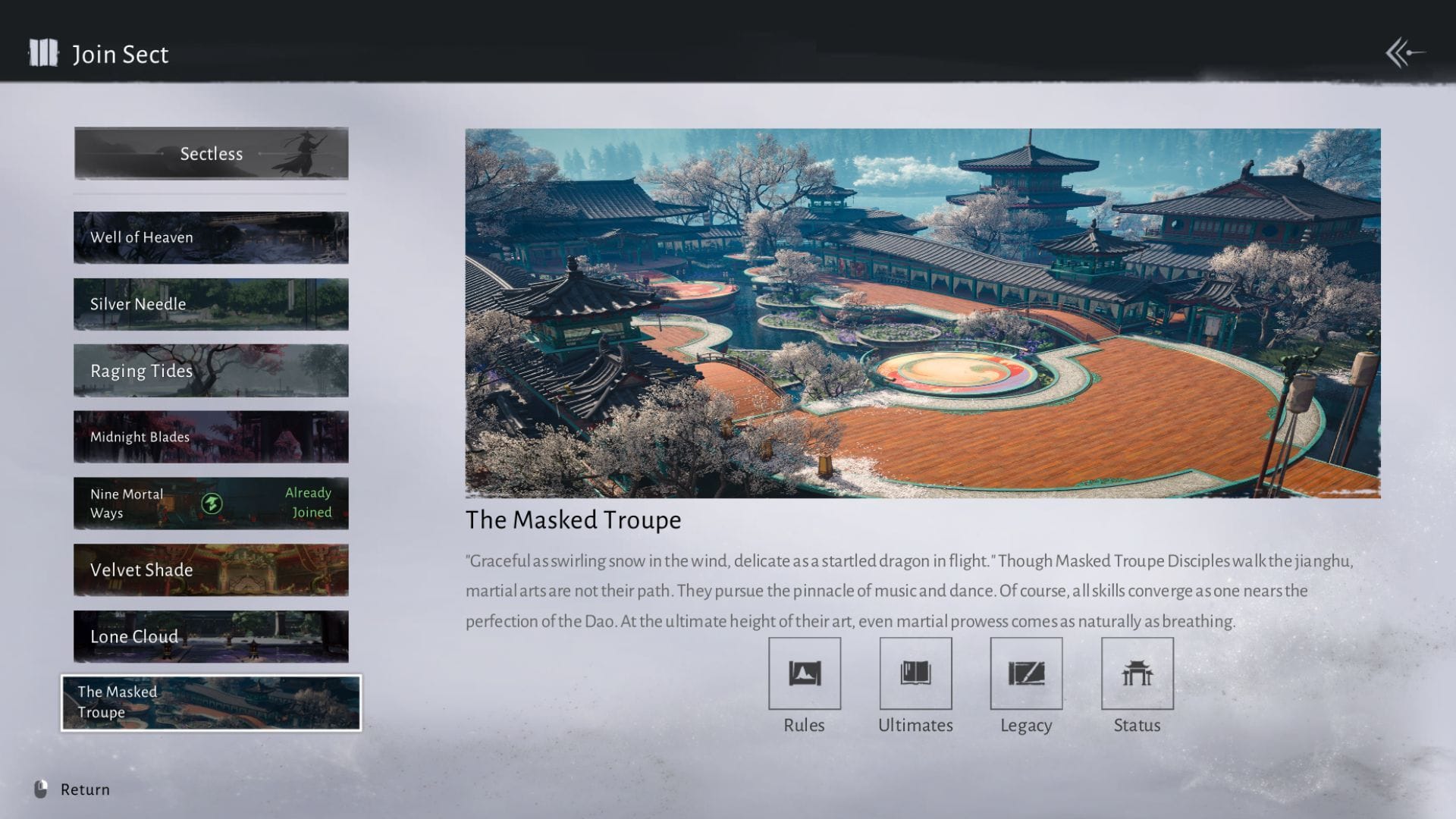Screen dimensions: 1456x819
Task: Select the Sectless option
Action: coord(211,153)
